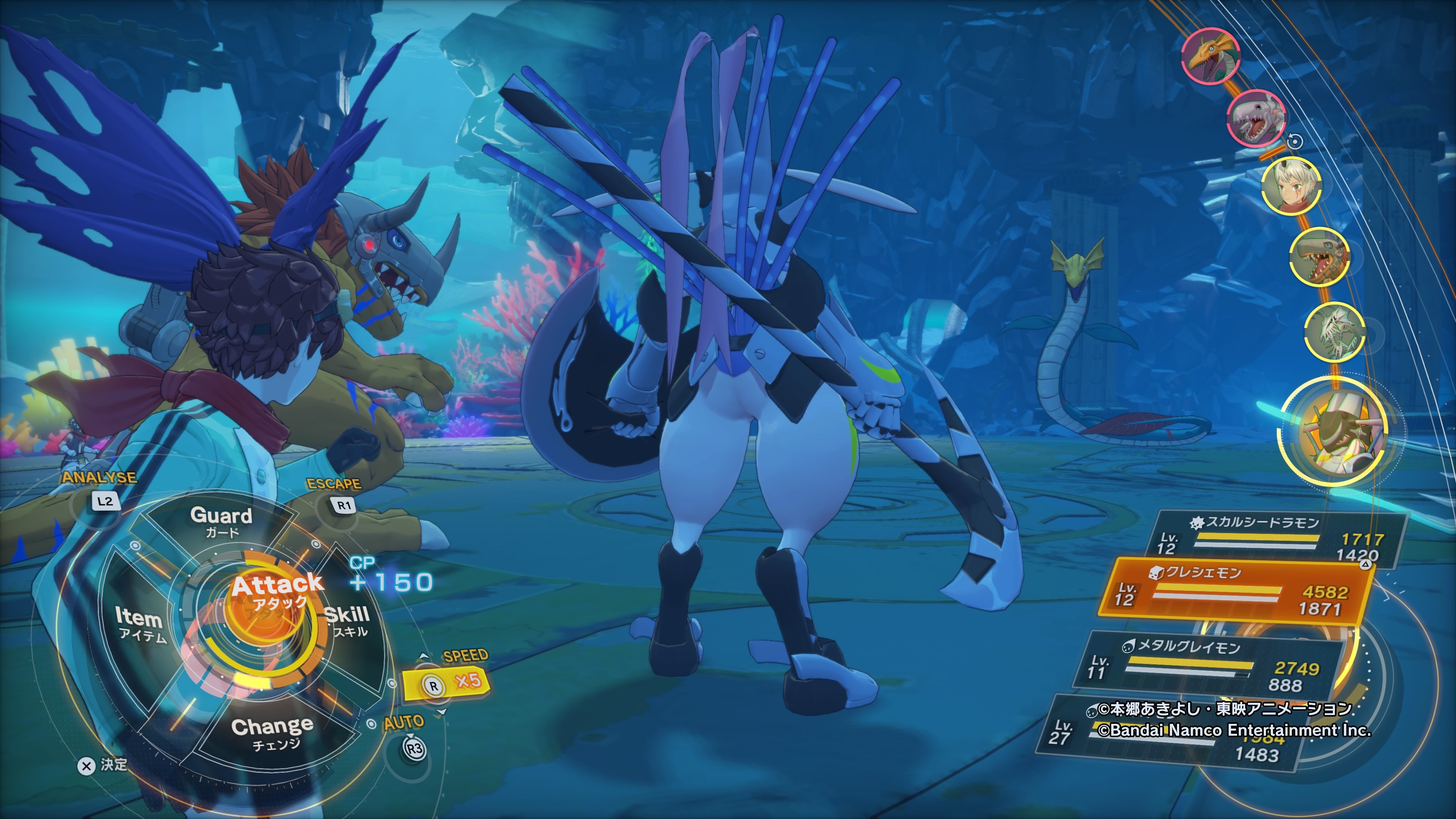1456x819 pixels.
Task: Select the MetalGreymon turn order portrait
Action: [x=1319, y=257]
